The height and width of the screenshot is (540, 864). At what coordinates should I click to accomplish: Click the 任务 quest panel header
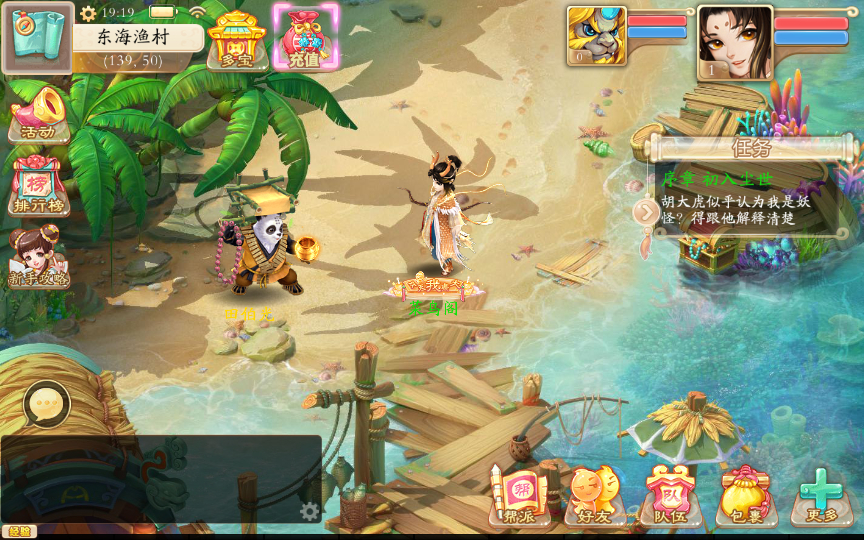[752, 149]
